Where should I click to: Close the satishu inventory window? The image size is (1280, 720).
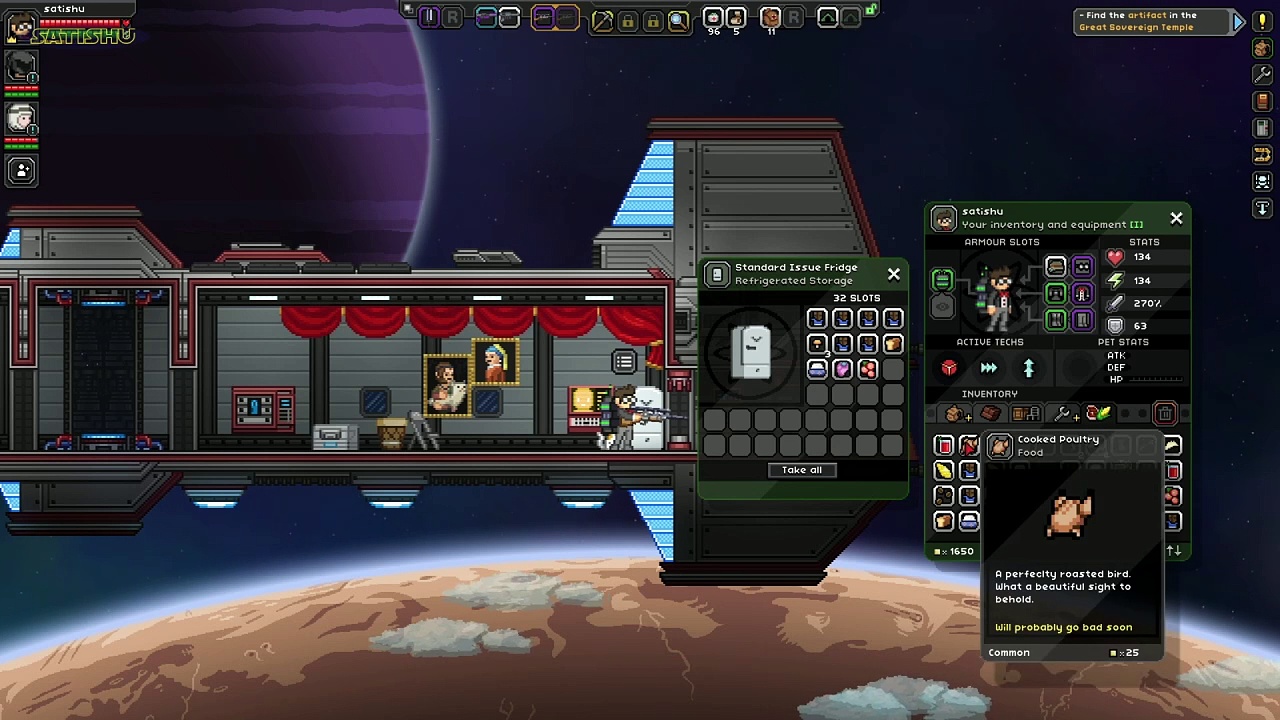1176,218
